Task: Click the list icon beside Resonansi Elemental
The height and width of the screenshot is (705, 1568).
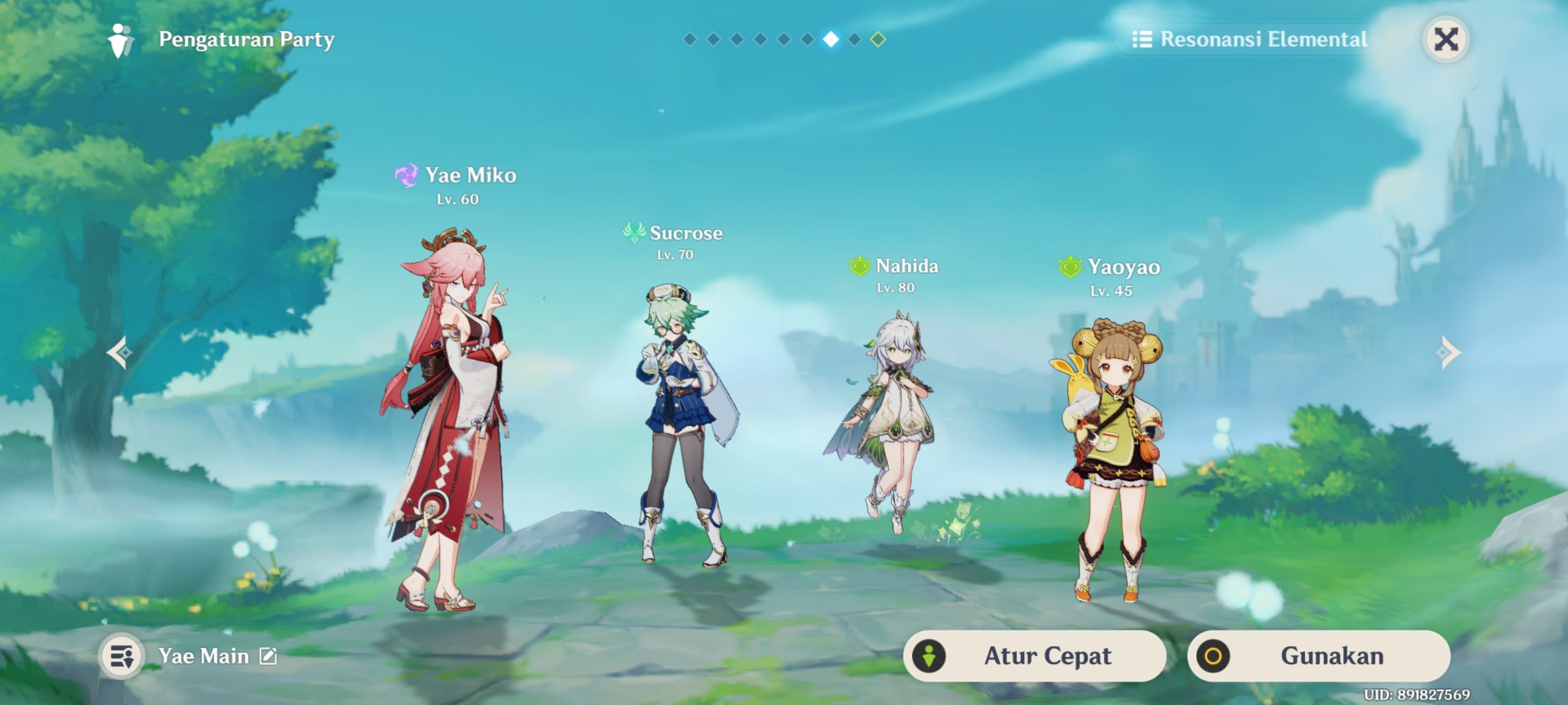Action: pyautogui.click(x=1144, y=39)
